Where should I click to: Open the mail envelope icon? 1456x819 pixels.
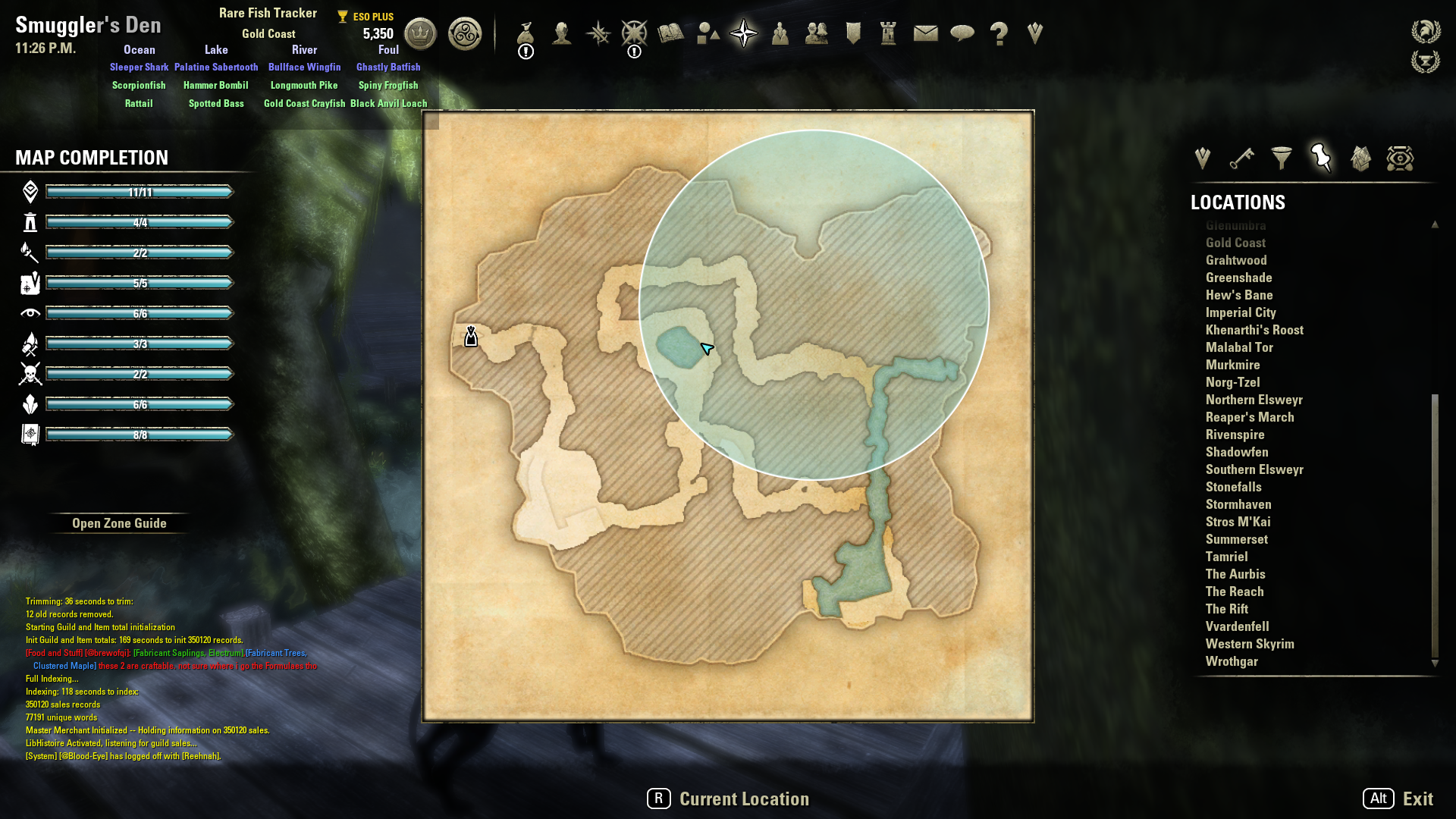925,33
